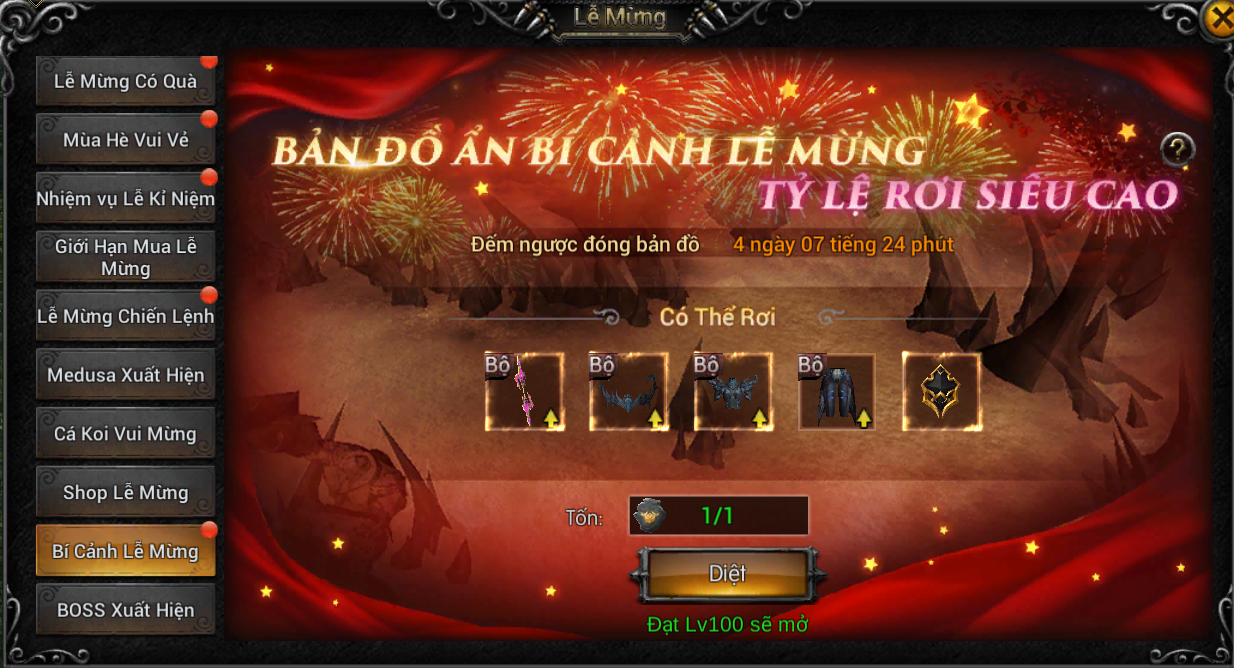
Task: Open the question mark help icon
Action: click(x=1178, y=150)
